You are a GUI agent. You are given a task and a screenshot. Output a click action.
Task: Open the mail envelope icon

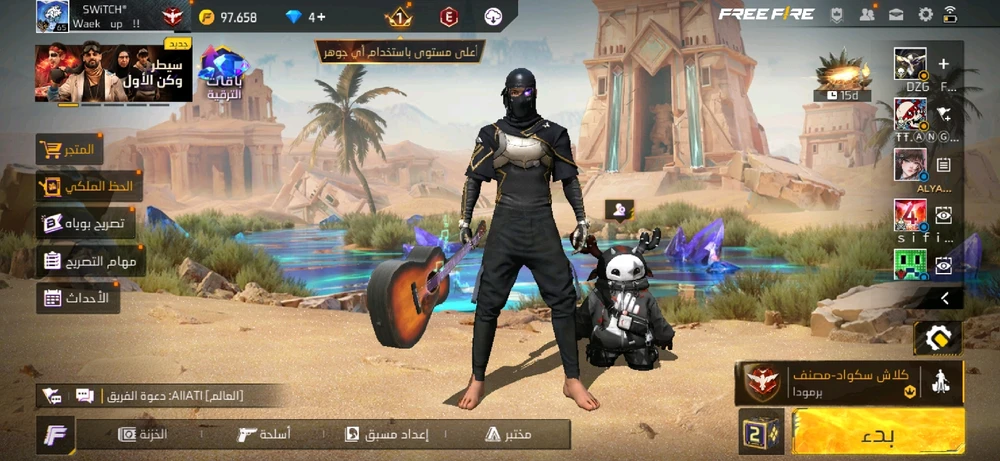coord(896,15)
